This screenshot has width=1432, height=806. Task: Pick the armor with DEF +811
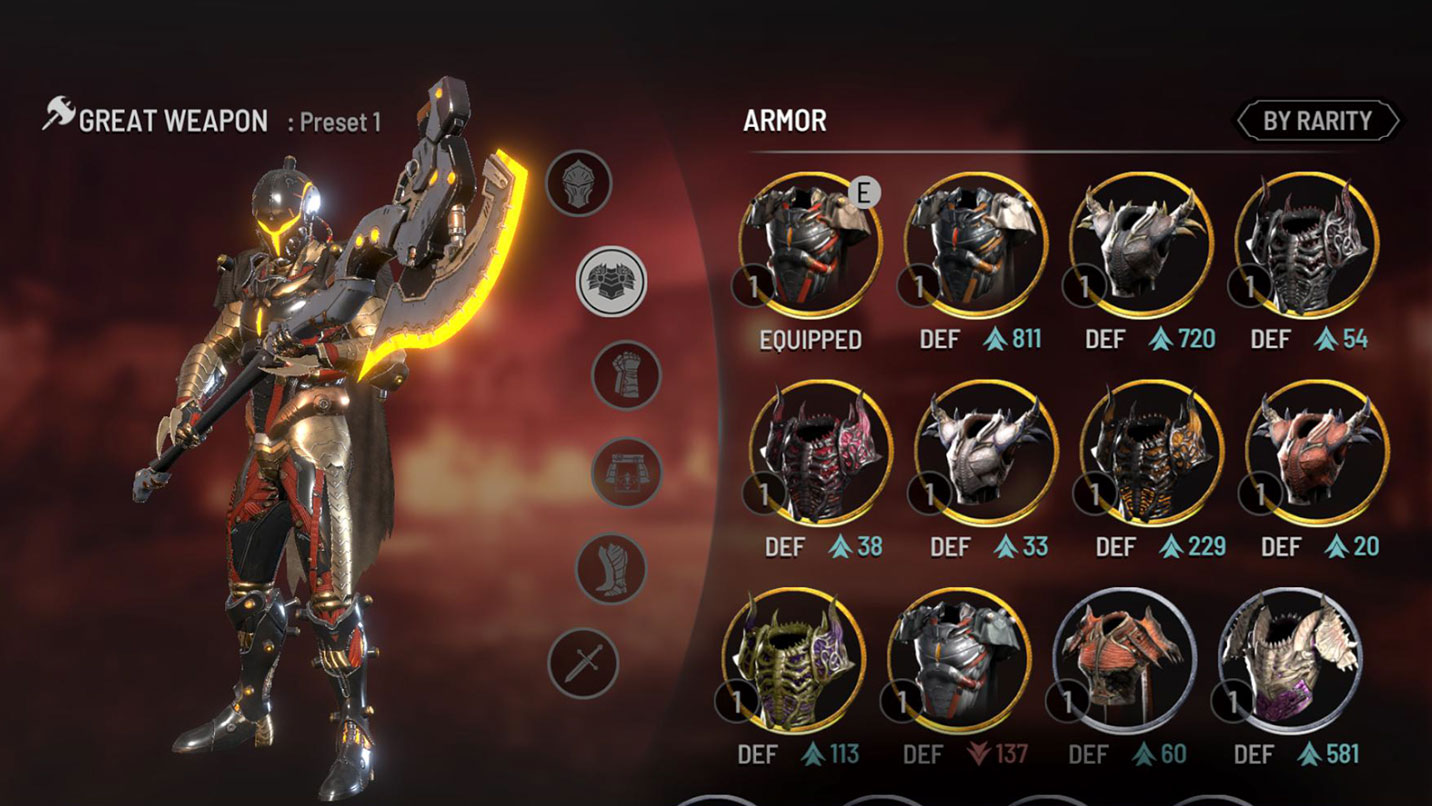pyautogui.click(x=976, y=245)
